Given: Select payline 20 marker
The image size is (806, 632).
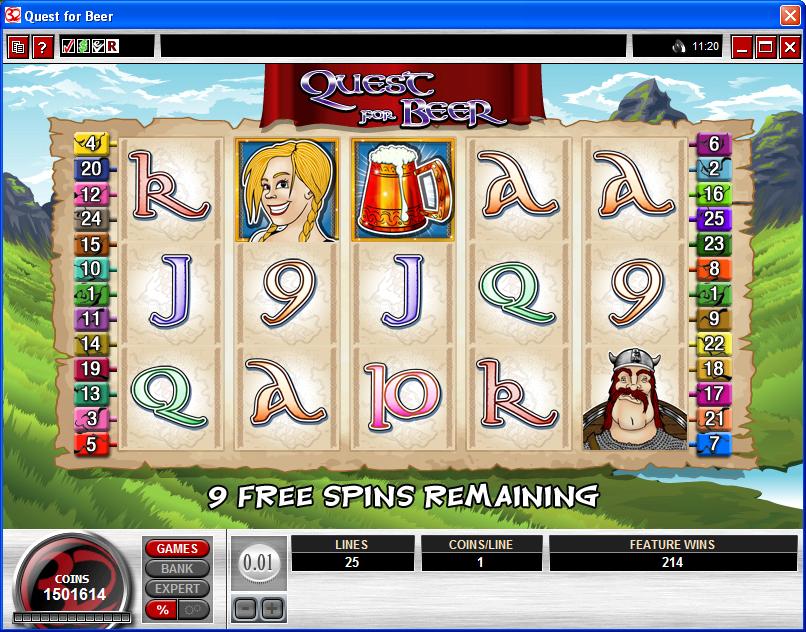Looking at the screenshot, I should [92, 169].
